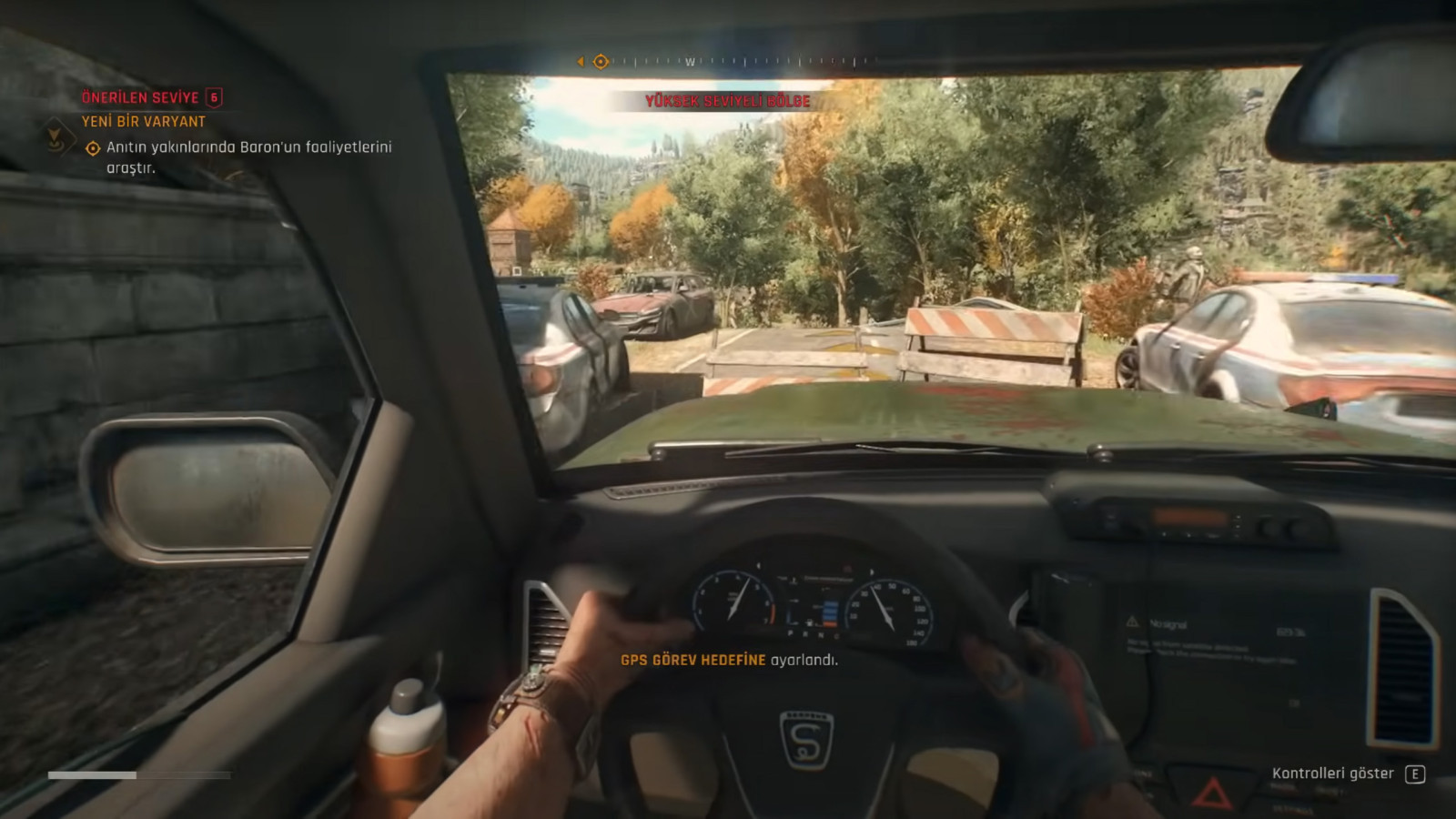Click the quest emblem icon beside objective

pos(56,136)
